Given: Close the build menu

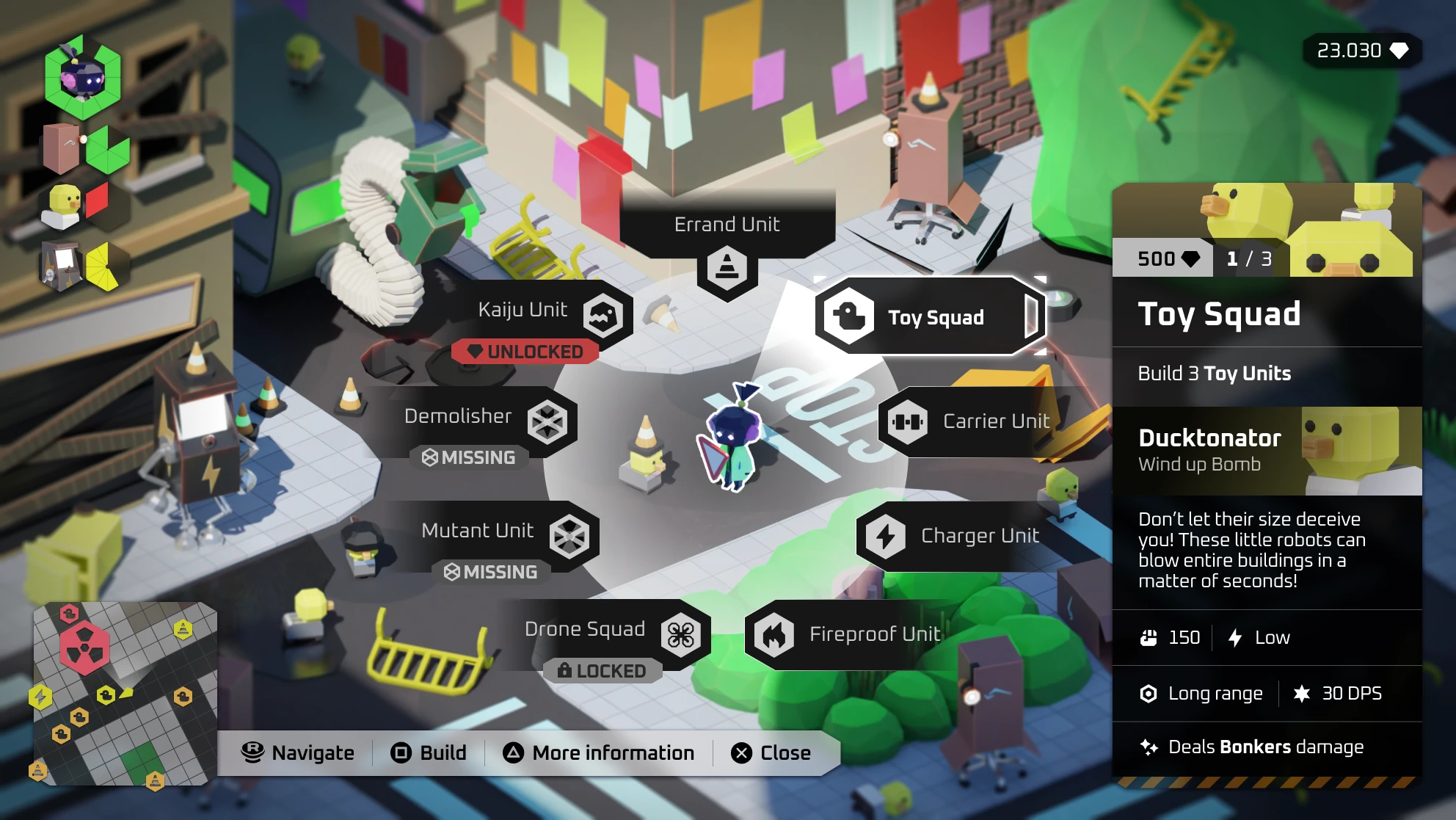Looking at the screenshot, I should (x=772, y=752).
